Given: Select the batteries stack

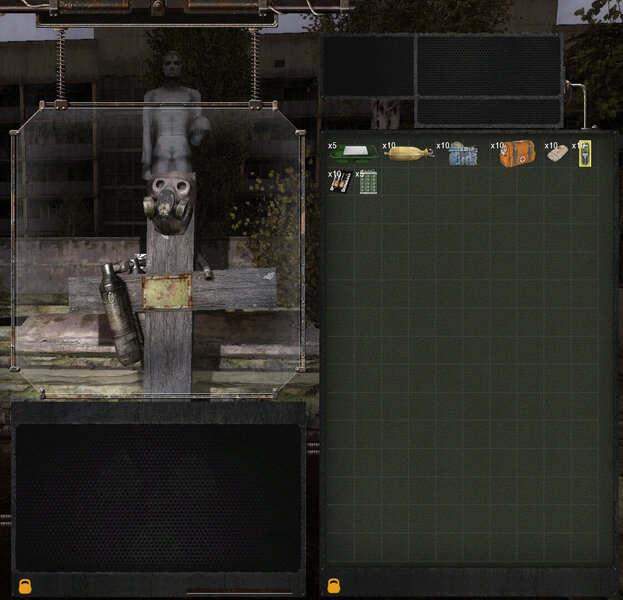Looking at the screenshot, I should [339, 182].
